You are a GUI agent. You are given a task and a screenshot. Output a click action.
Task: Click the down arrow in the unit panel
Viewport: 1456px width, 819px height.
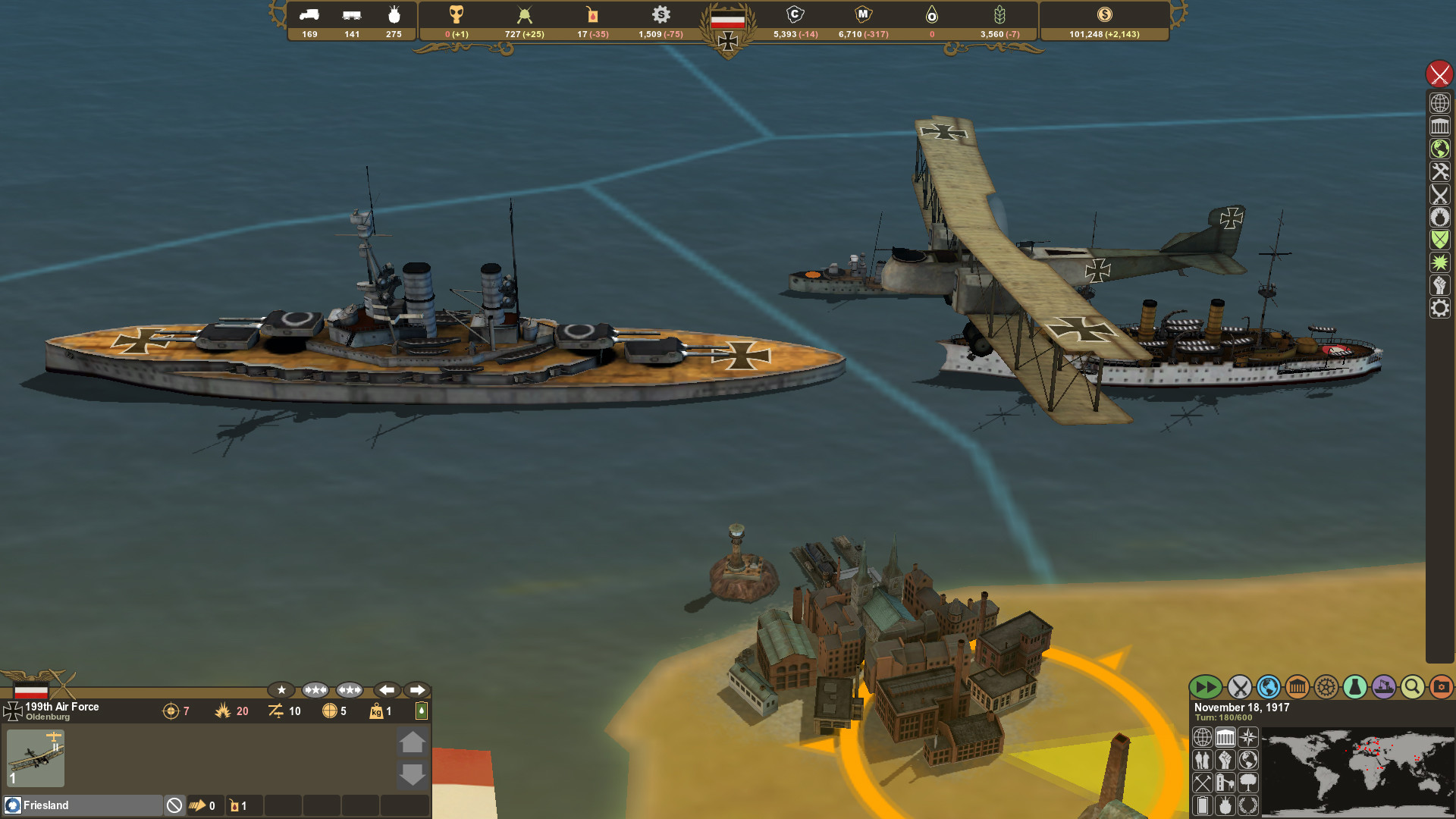coord(413,775)
